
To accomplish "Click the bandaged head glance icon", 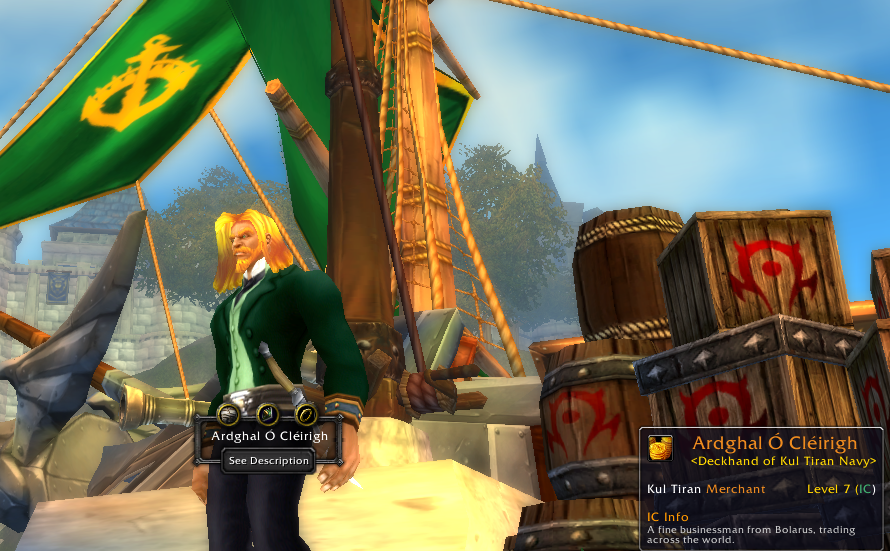I will [x=229, y=413].
